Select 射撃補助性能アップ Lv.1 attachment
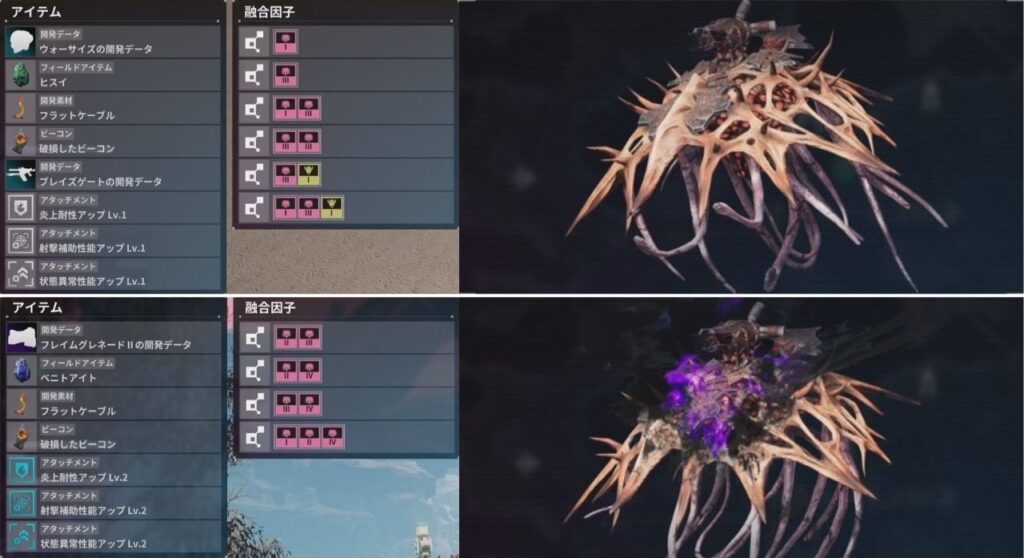The height and width of the screenshot is (558, 1024). pos(112,241)
